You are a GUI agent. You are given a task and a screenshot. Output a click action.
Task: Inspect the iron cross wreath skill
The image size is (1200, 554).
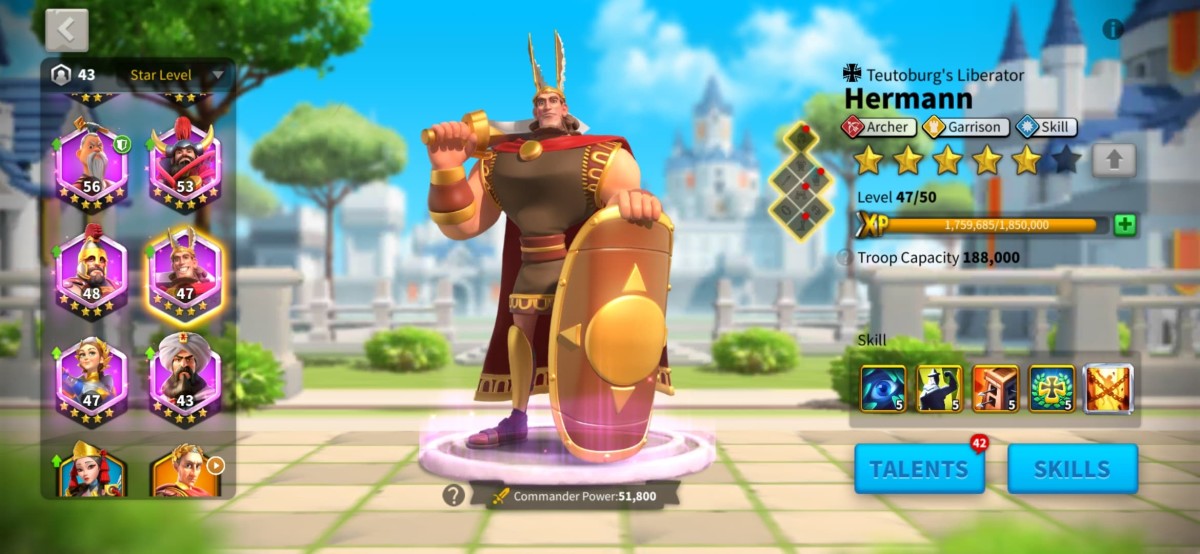pyautogui.click(x=1052, y=389)
